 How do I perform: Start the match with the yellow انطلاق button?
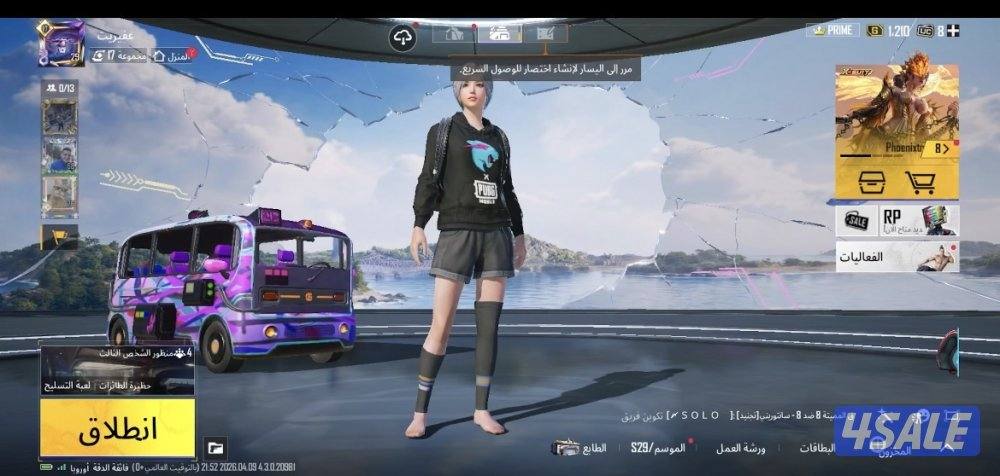[117, 429]
